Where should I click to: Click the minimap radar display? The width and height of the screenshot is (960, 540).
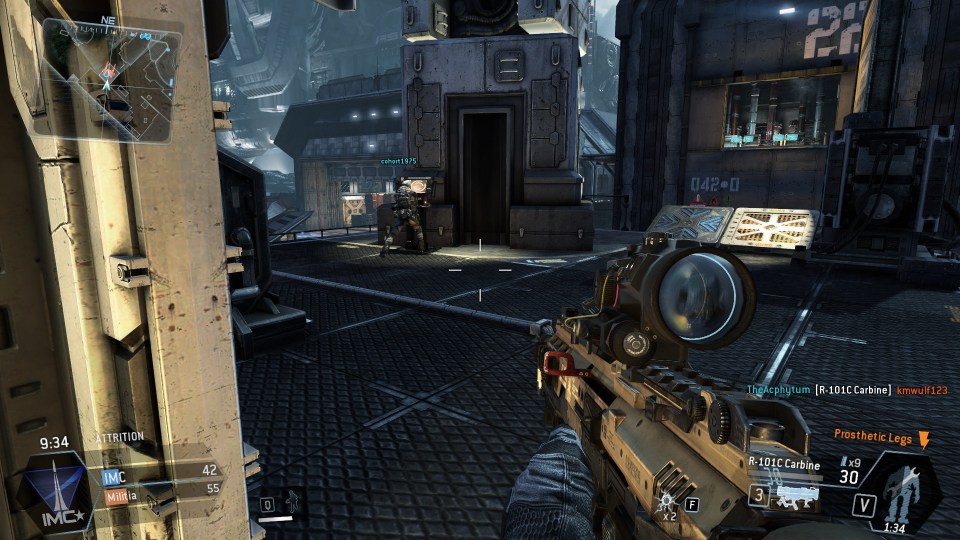(112, 78)
